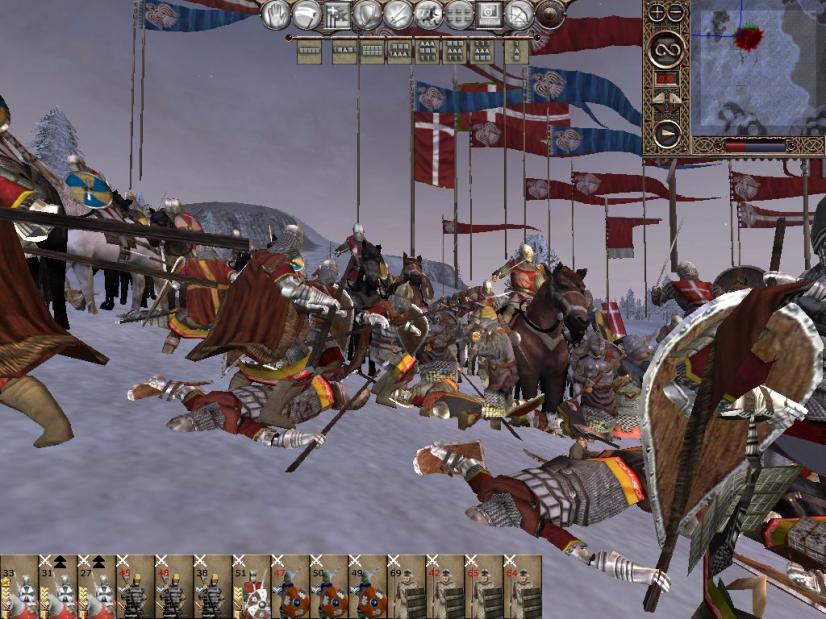Activate the shield defensive stance button
Screen dimensions: 826x619
(x=367, y=14)
